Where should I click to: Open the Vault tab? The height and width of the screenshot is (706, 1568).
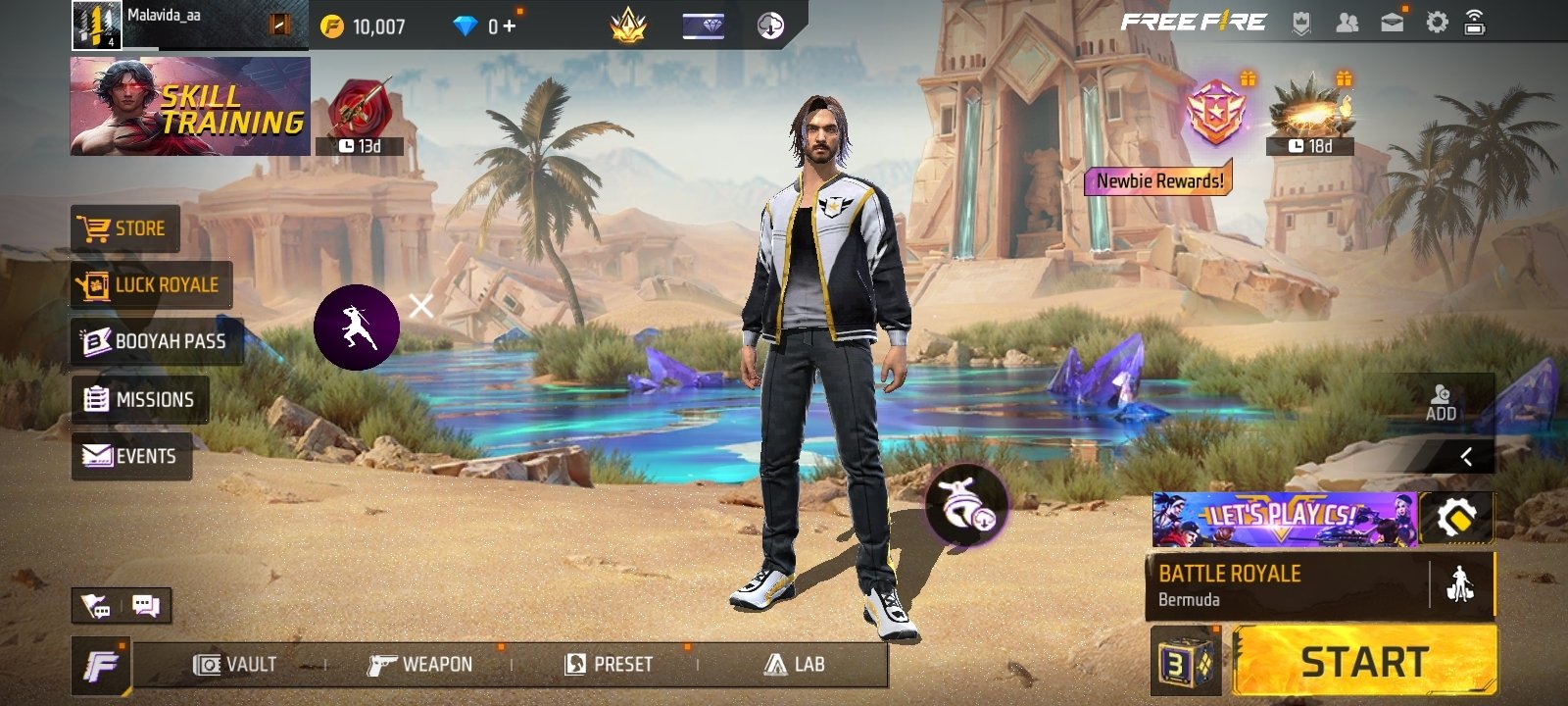pyautogui.click(x=235, y=665)
